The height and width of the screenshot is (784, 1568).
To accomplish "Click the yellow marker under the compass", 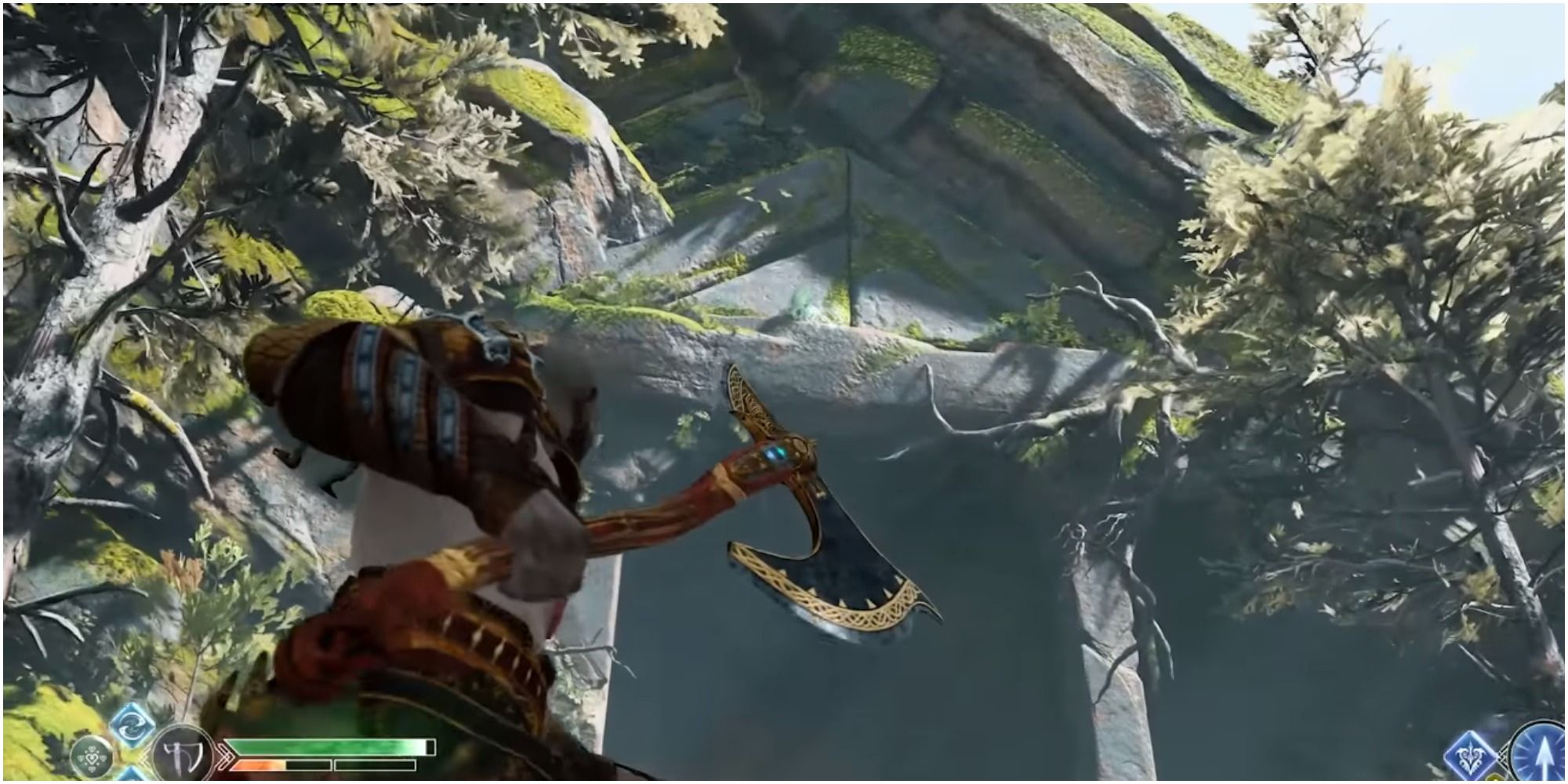I will [1494, 779].
